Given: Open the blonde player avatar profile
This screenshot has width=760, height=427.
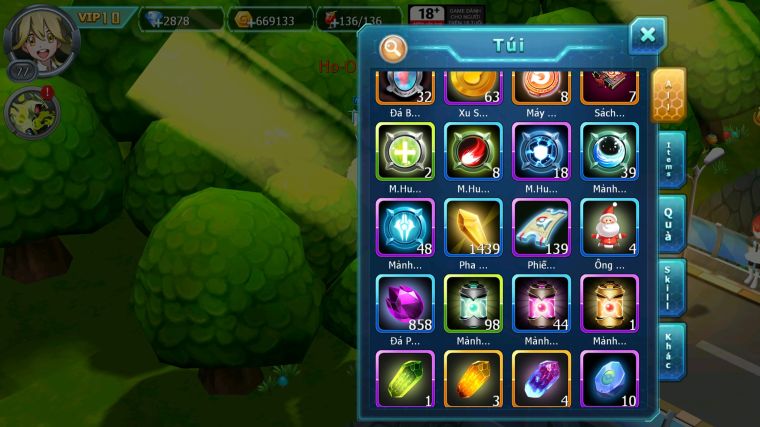Looking at the screenshot, I should pos(30,35).
